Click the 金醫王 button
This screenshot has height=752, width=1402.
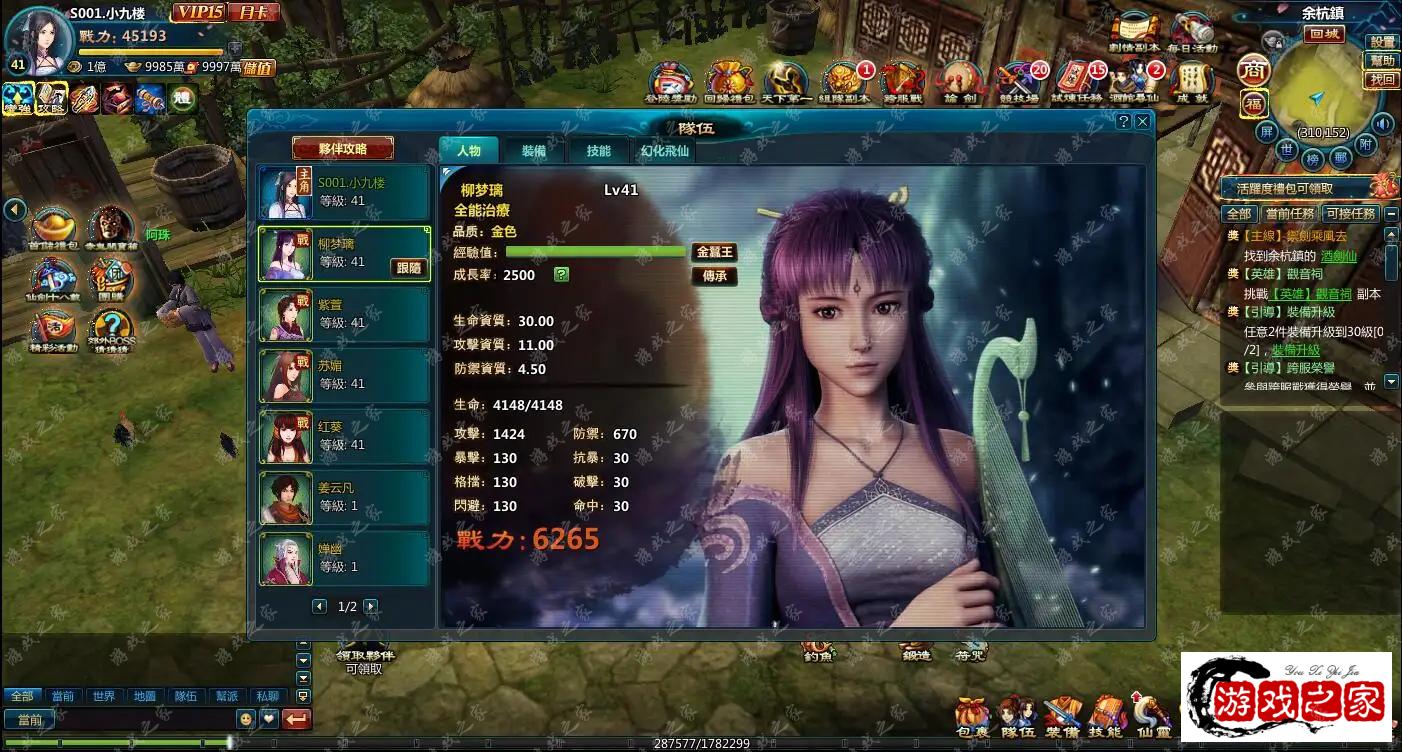tap(714, 252)
